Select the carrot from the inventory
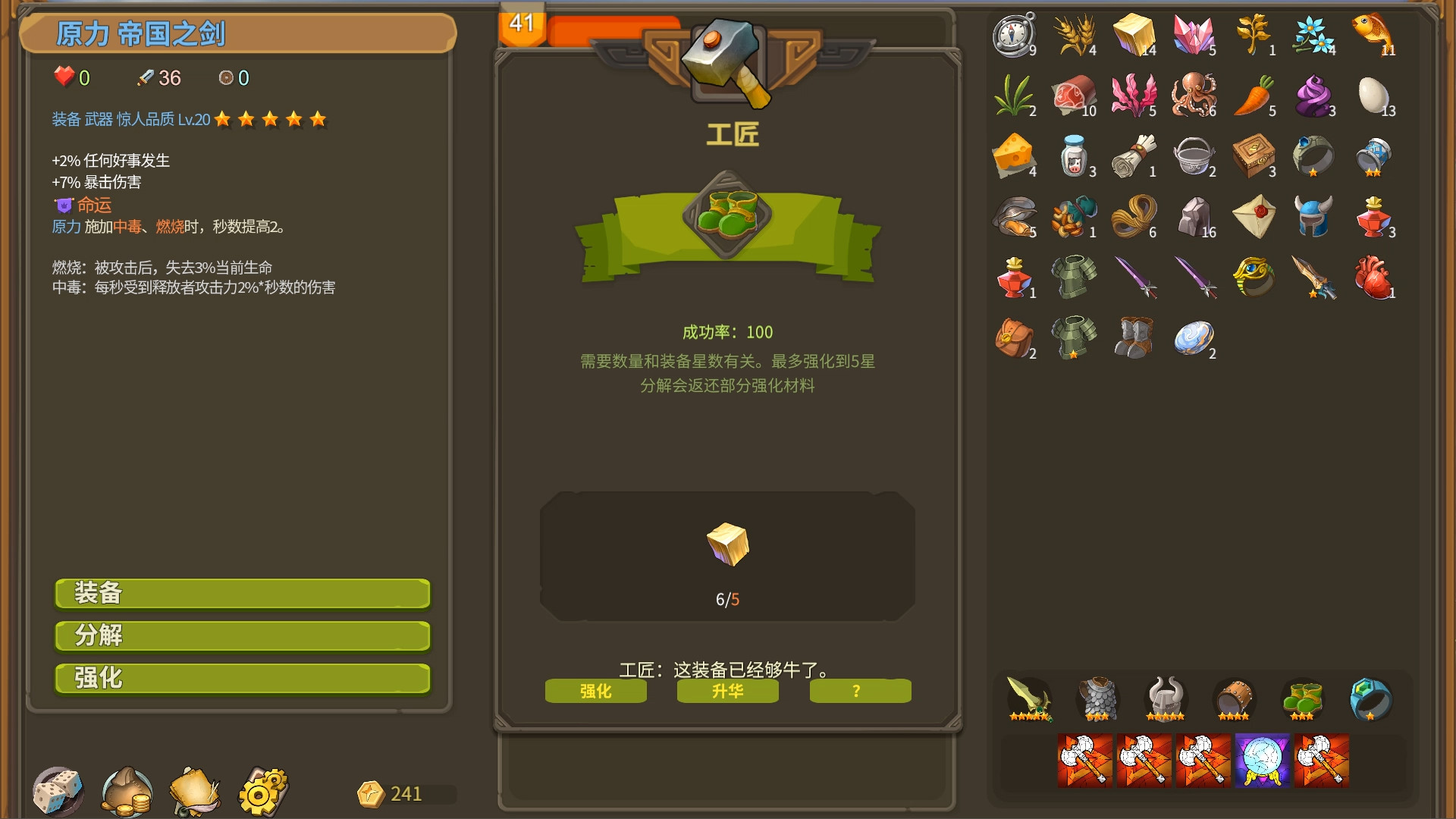The height and width of the screenshot is (819, 1456). tap(1254, 96)
